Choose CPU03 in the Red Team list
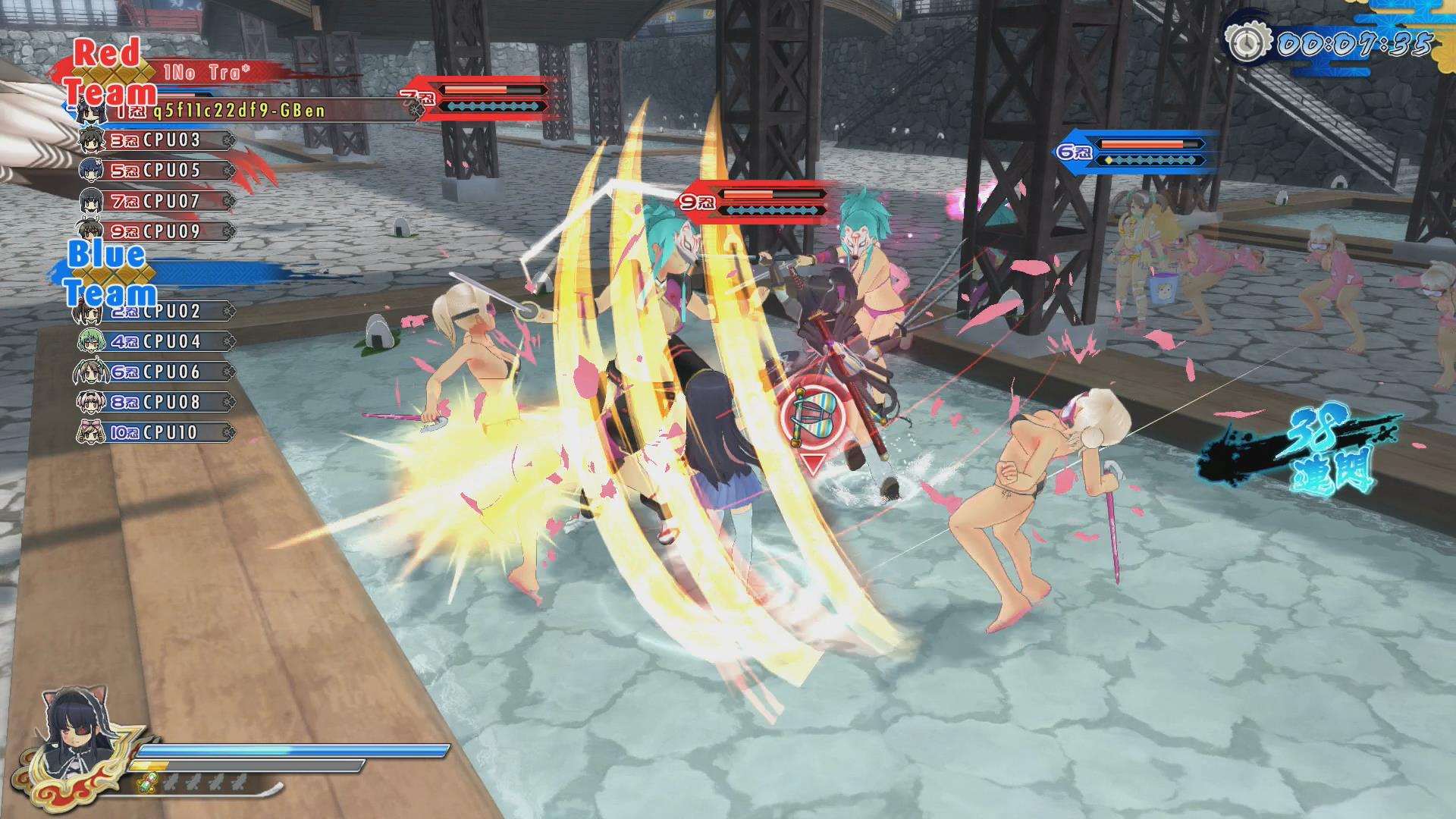This screenshot has height=819, width=1456. pyautogui.click(x=157, y=140)
